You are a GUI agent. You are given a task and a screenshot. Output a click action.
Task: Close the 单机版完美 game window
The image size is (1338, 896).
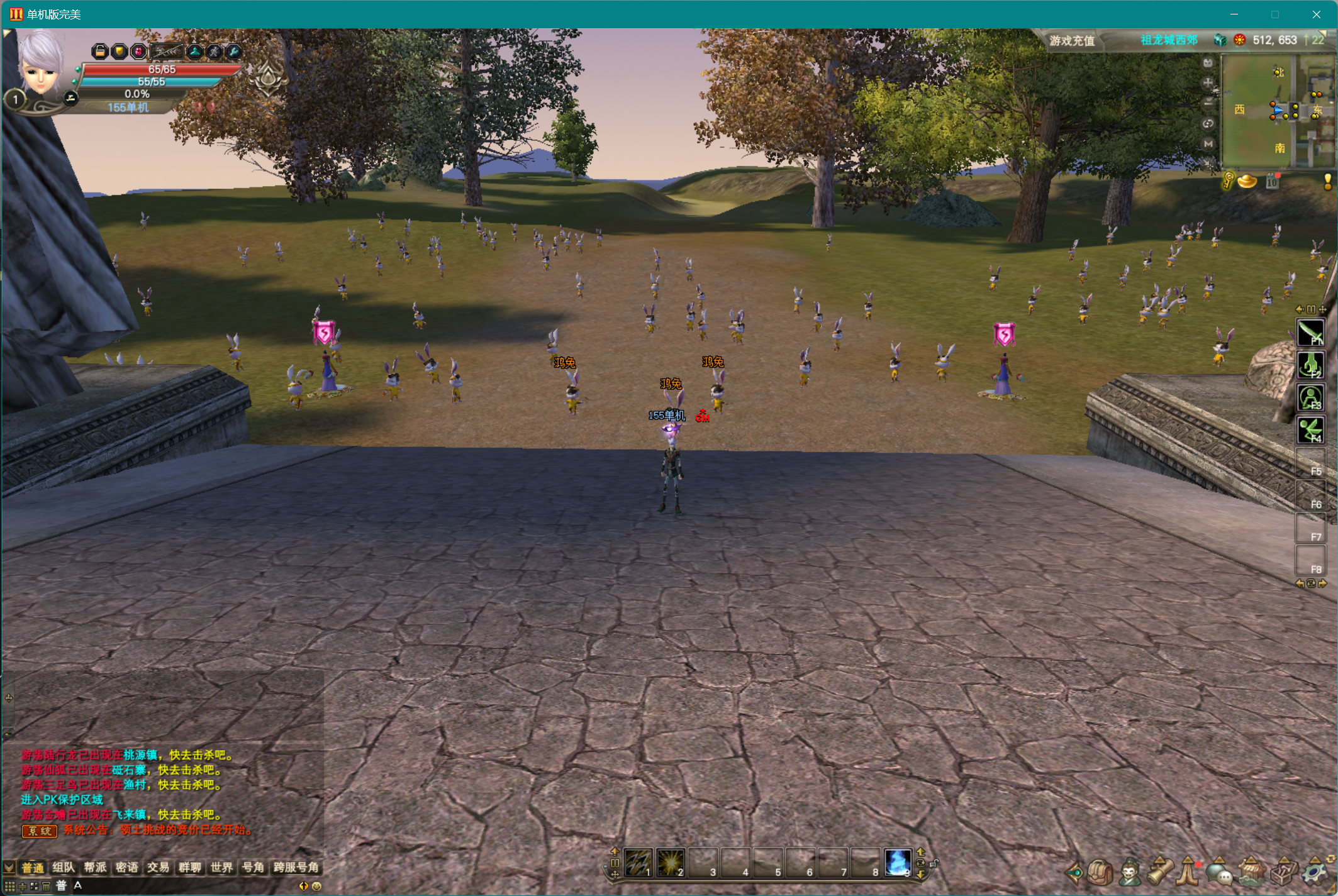click(1316, 14)
